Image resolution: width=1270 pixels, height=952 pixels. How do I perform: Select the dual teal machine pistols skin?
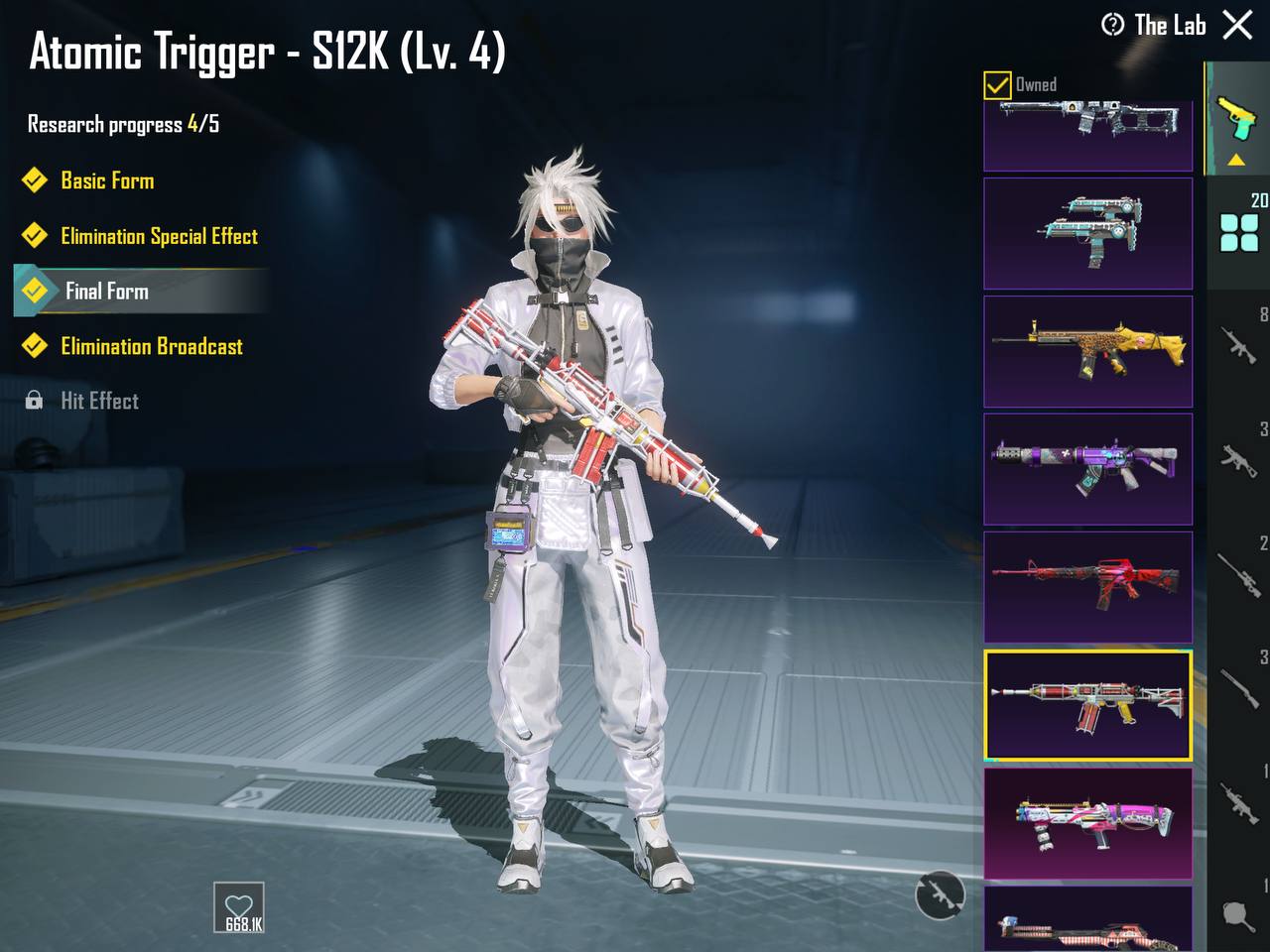click(x=1087, y=233)
